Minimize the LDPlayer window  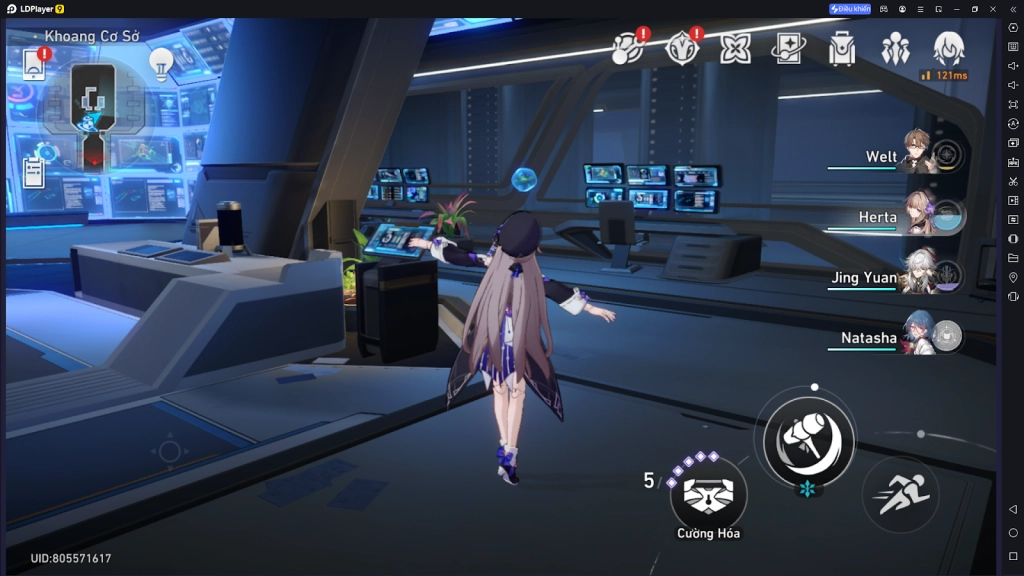pos(958,9)
